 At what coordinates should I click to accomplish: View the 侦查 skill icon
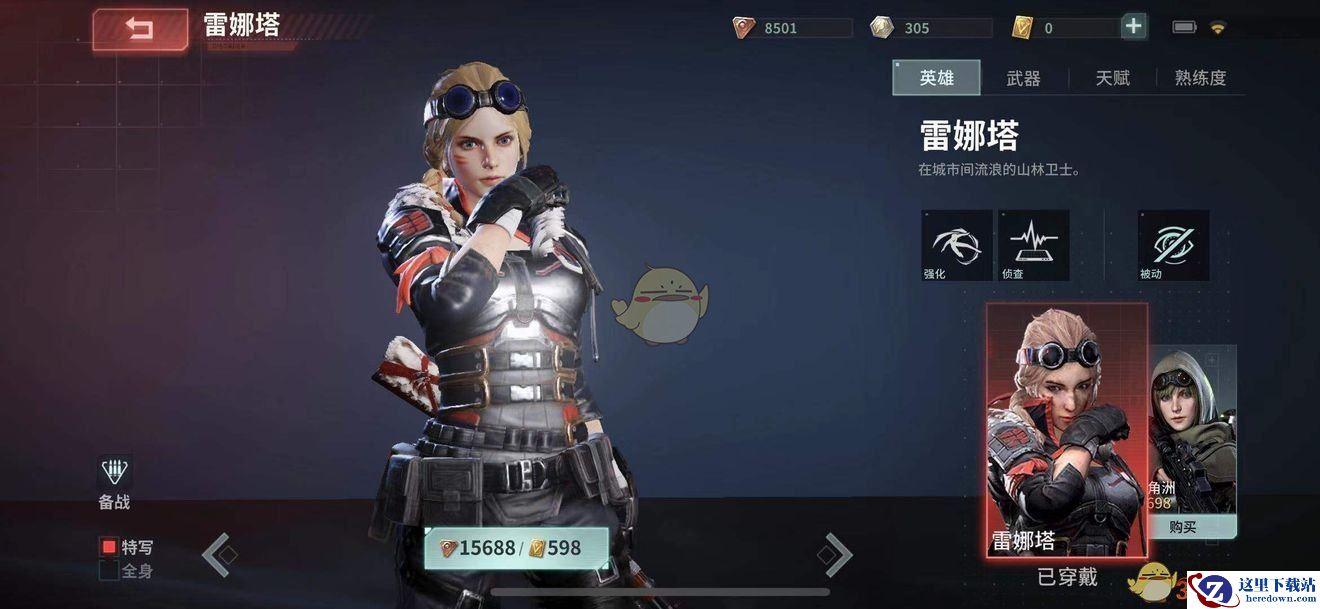1033,244
